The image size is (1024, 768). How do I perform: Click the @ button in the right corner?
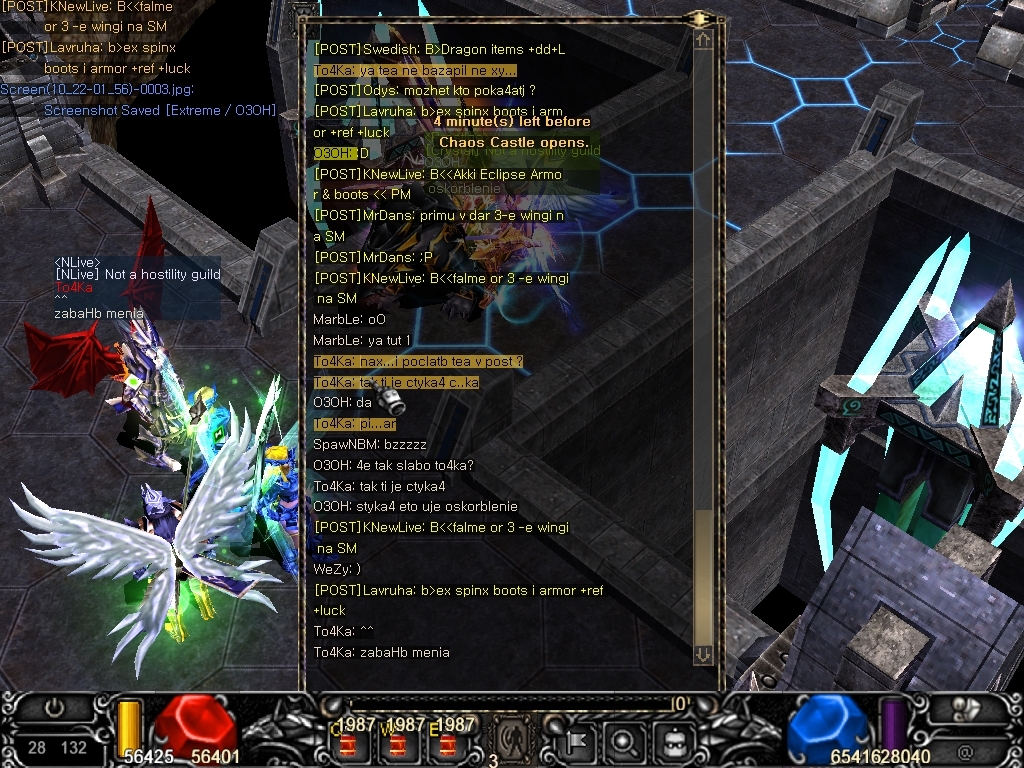coord(964,751)
